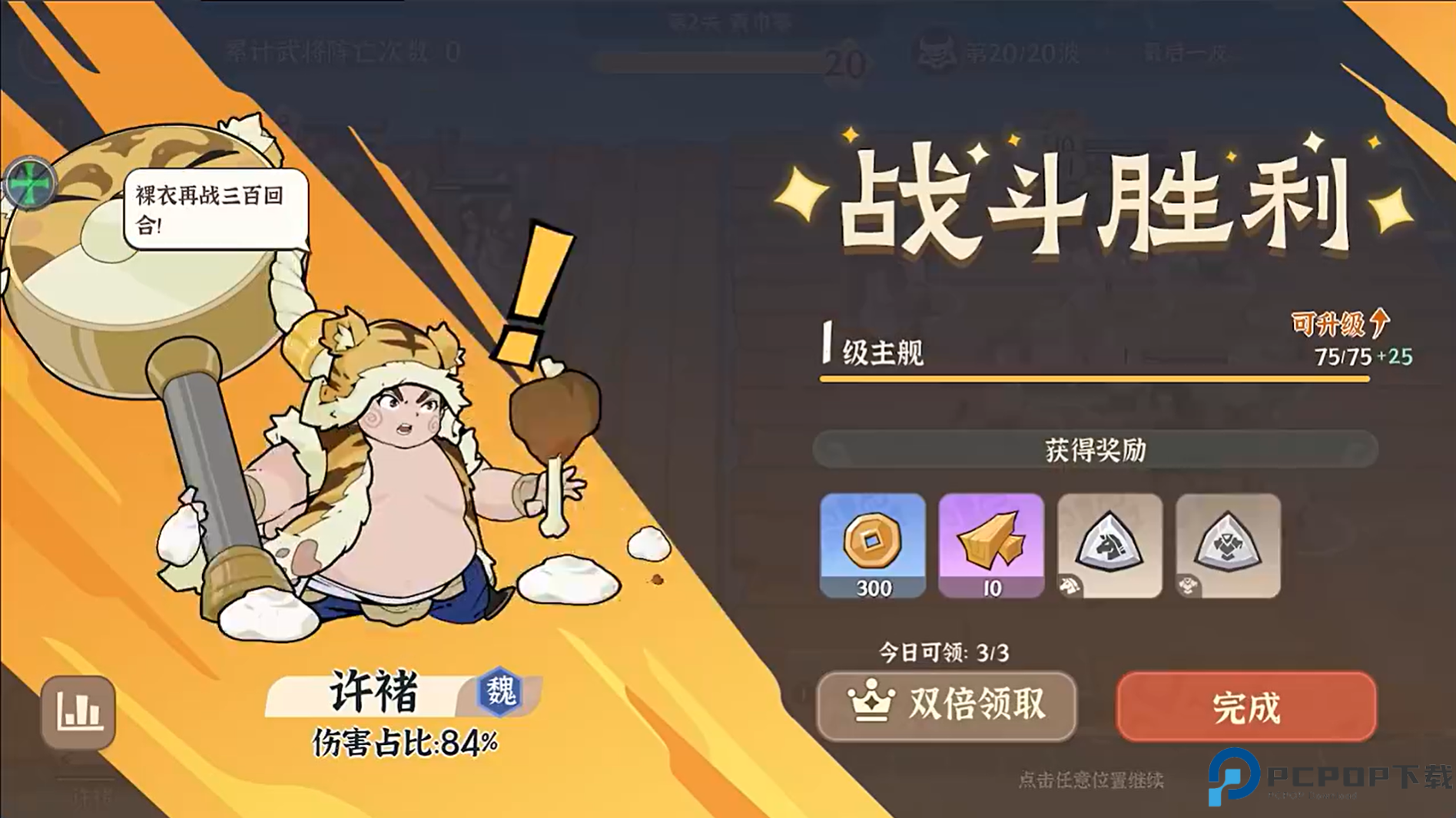The image size is (1456, 818).
Task: Select the copper coin reward worth 300
Action: 873,547
